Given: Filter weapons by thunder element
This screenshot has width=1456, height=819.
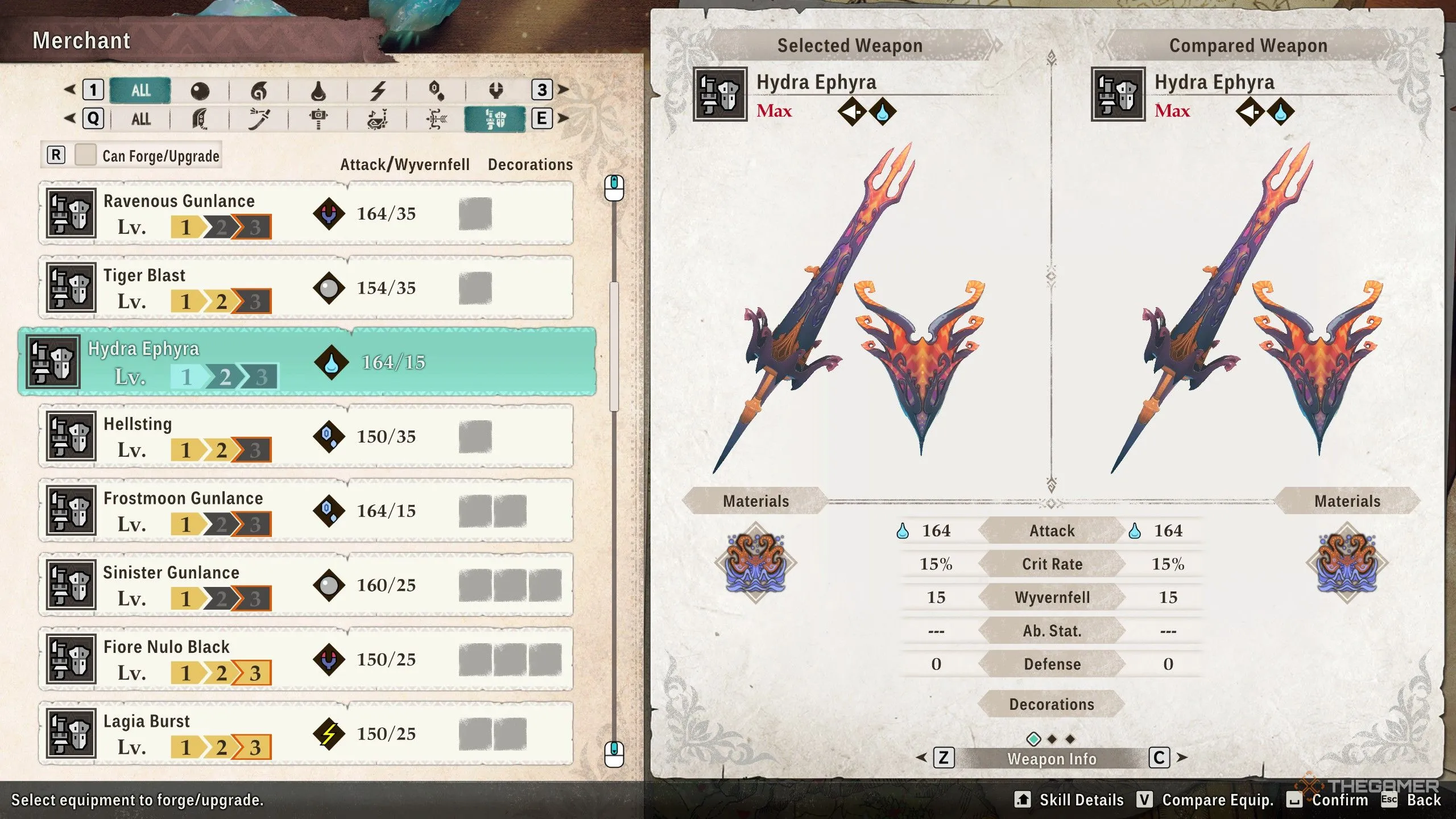Looking at the screenshot, I should pyautogui.click(x=378, y=90).
